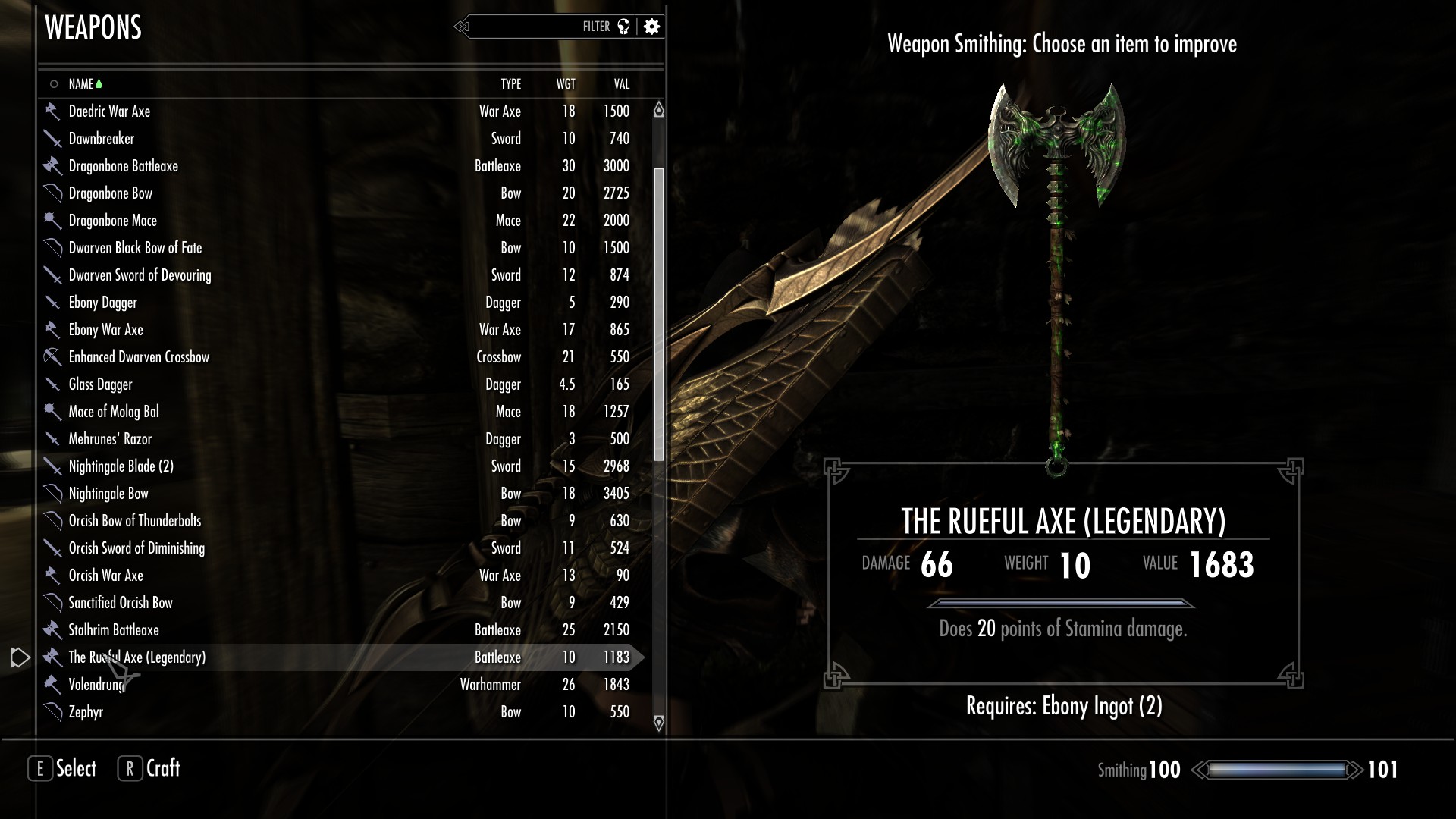This screenshot has height=819, width=1456.
Task: Select the Nightingale Bow entry
Action: tap(108, 494)
